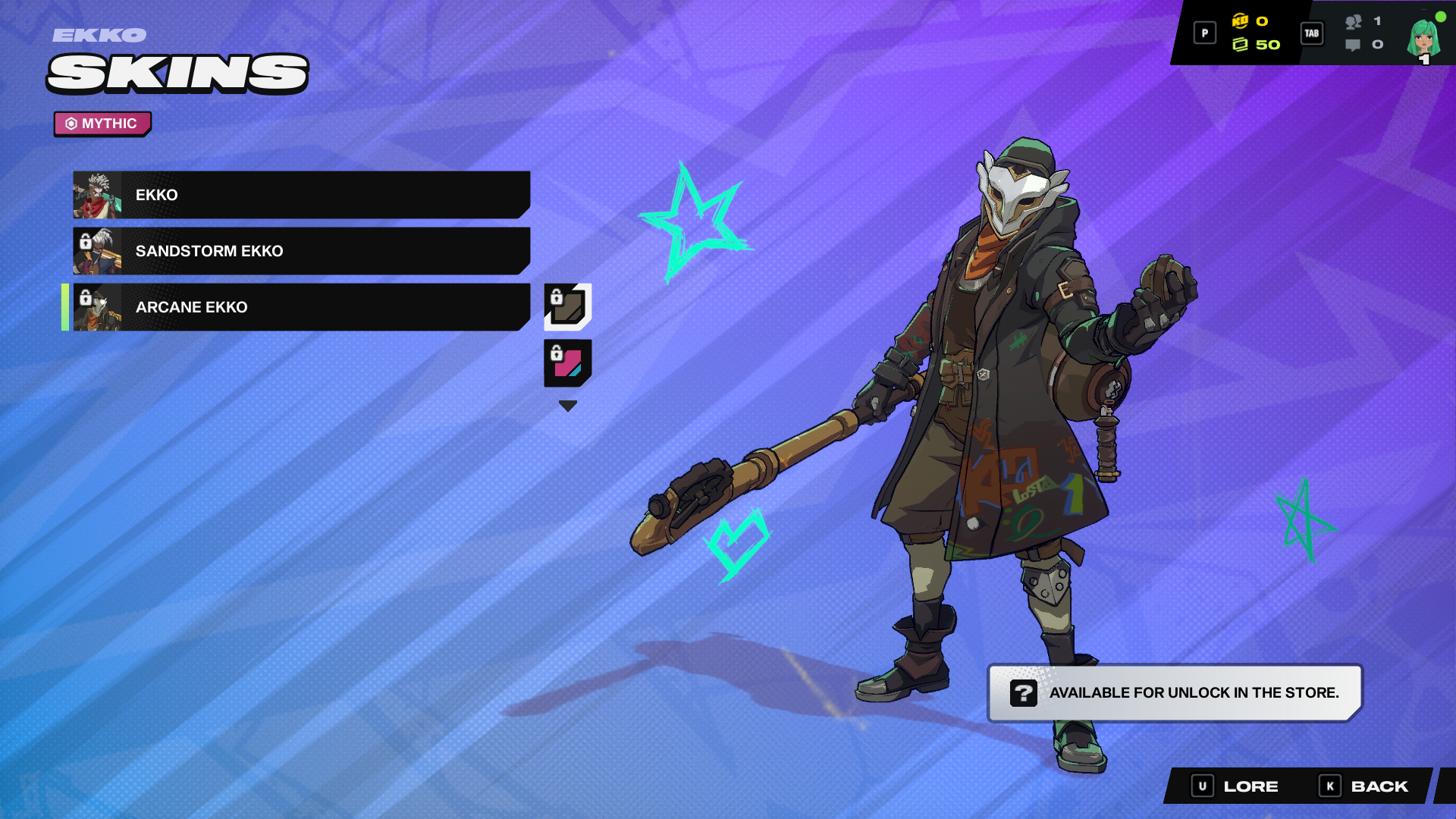
Task: Select the brown default chroma swatch
Action: [567, 306]
